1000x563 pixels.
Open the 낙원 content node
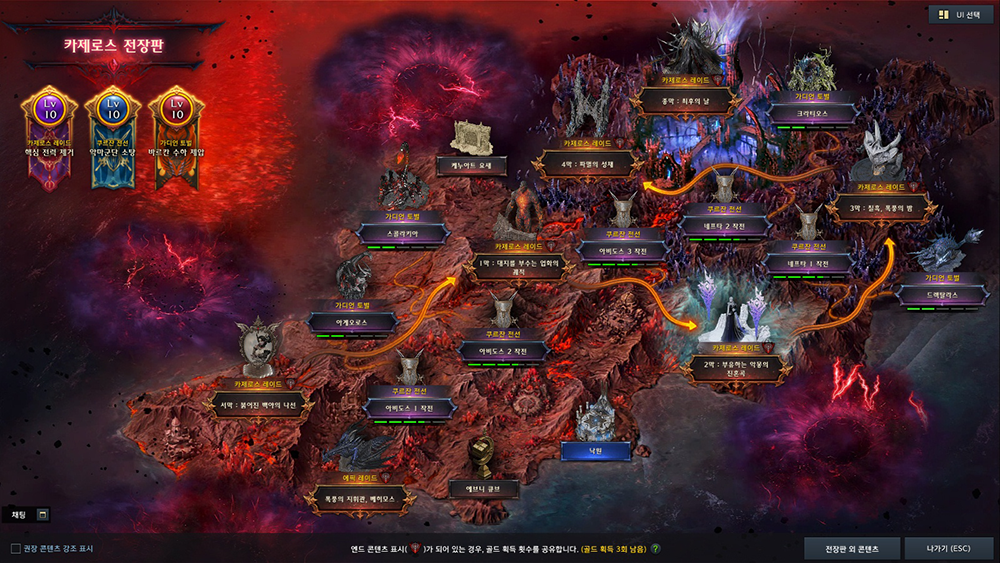[596, 452]
